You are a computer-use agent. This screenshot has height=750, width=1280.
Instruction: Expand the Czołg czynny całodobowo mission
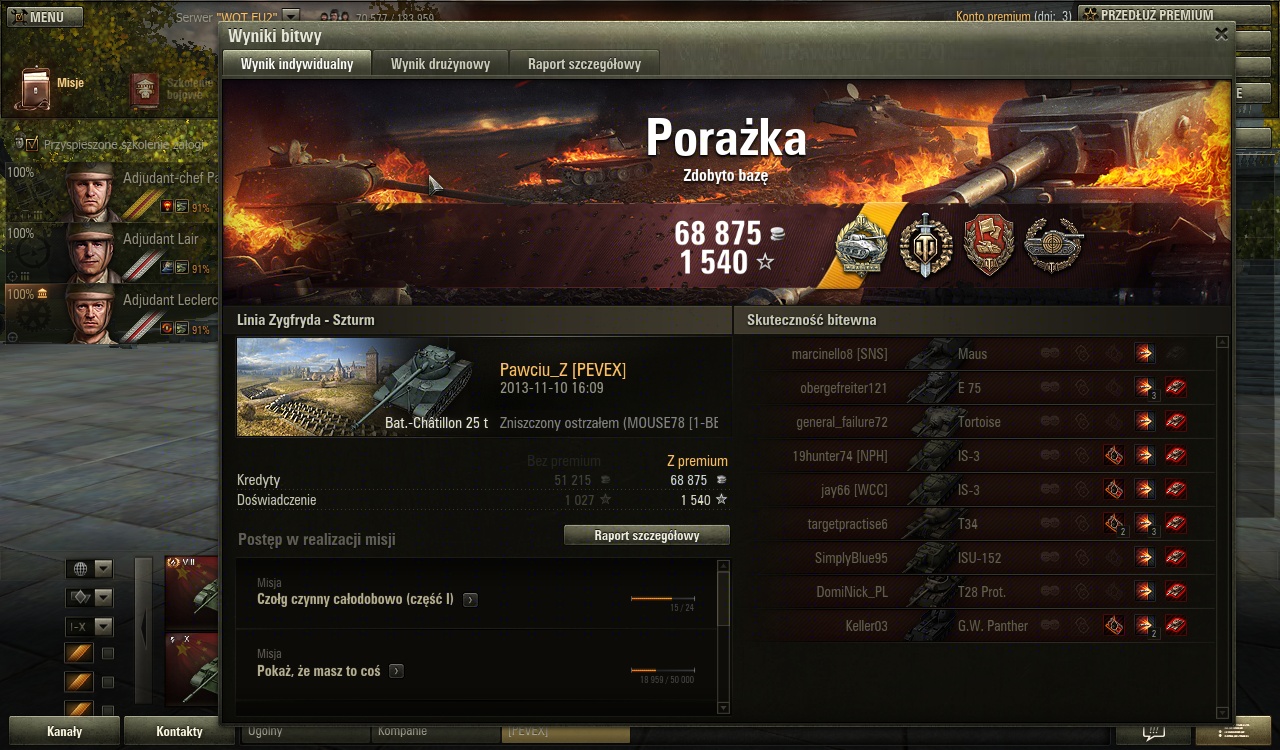pyautogui.click(x=470, y=600)
